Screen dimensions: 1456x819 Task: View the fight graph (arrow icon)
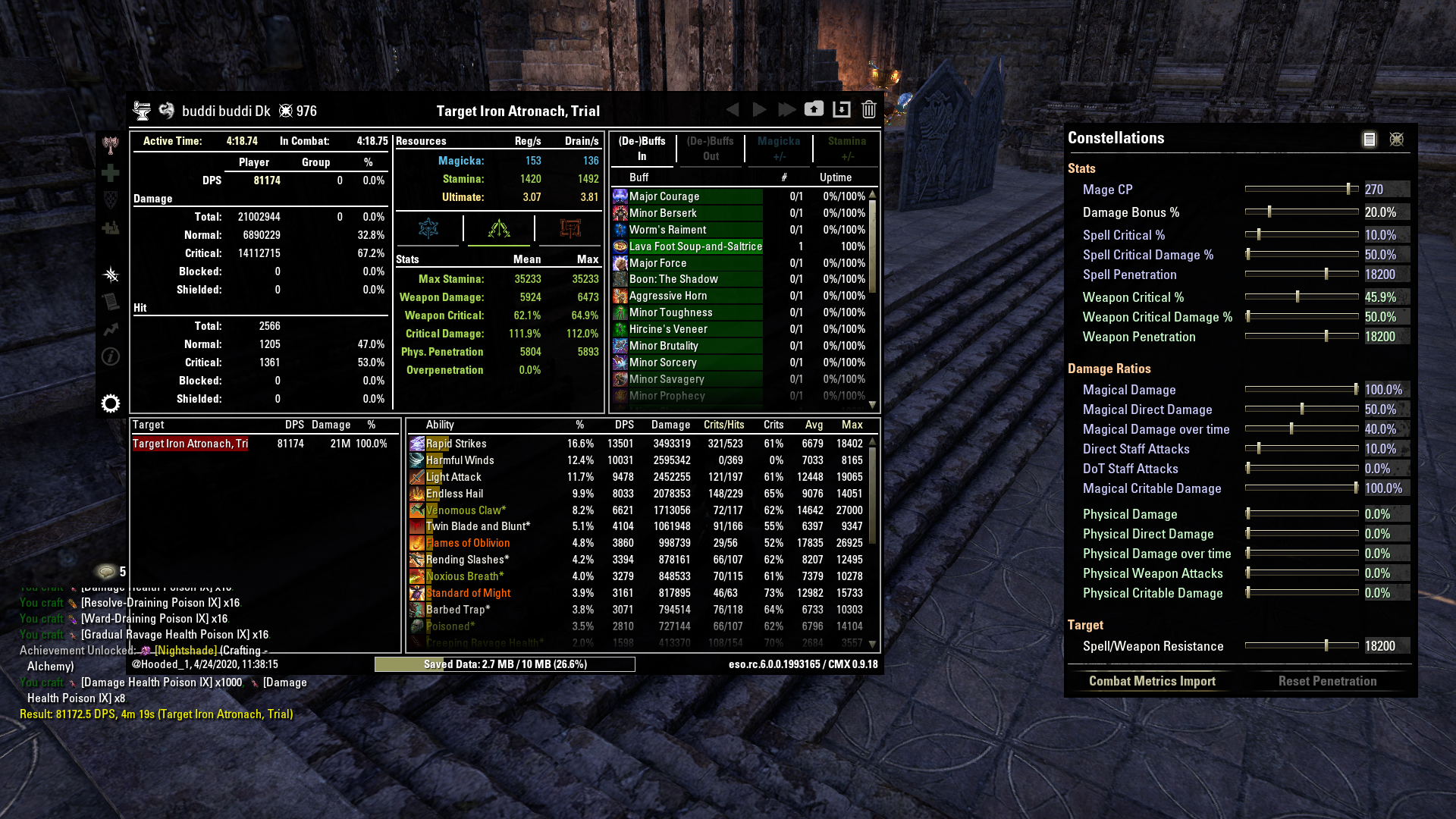click(x=111, y=329)
